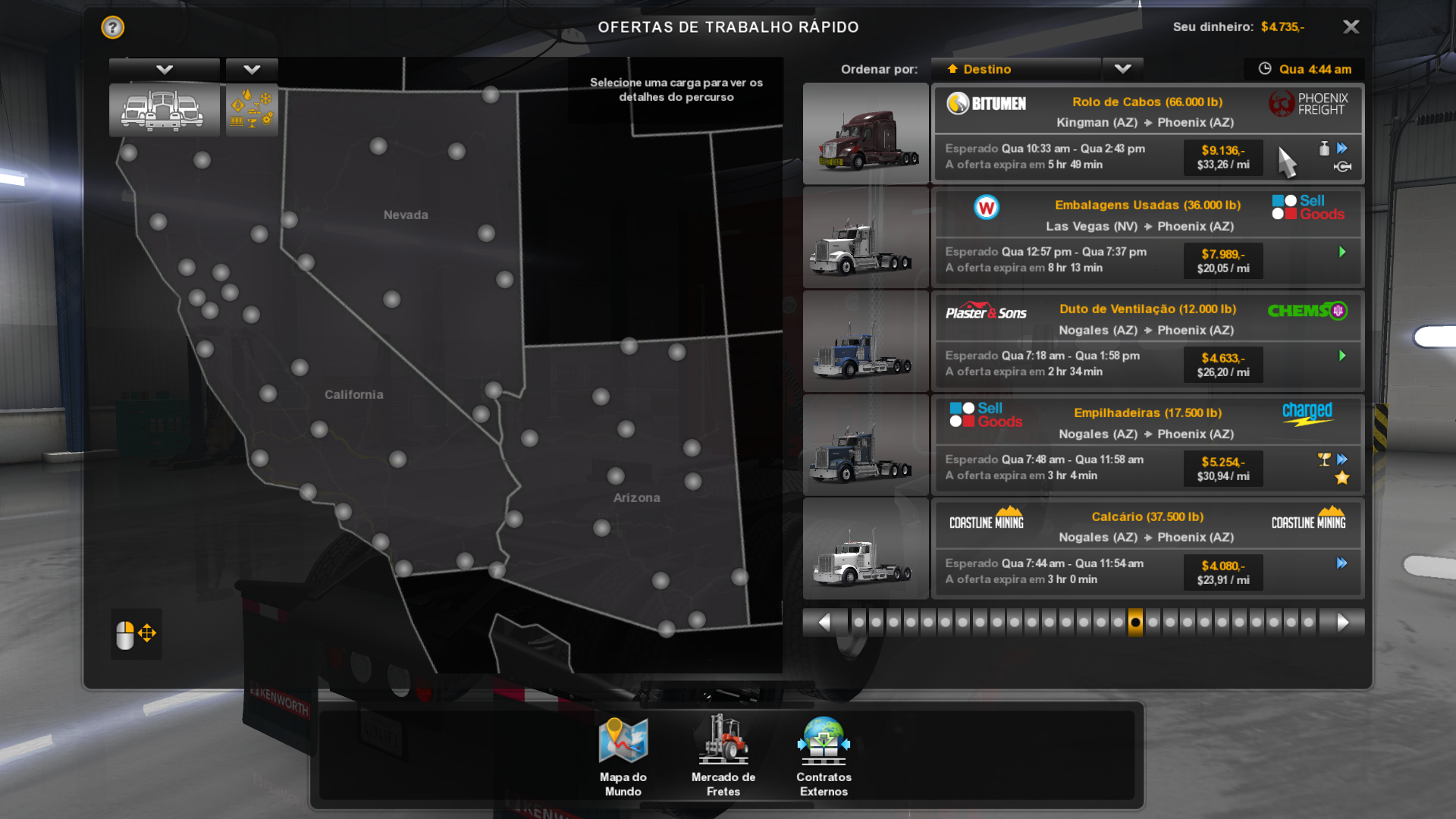Open the Destino sort dropdown
Viewport: 1456px width, 819px height.
(x=1122, y=69)
